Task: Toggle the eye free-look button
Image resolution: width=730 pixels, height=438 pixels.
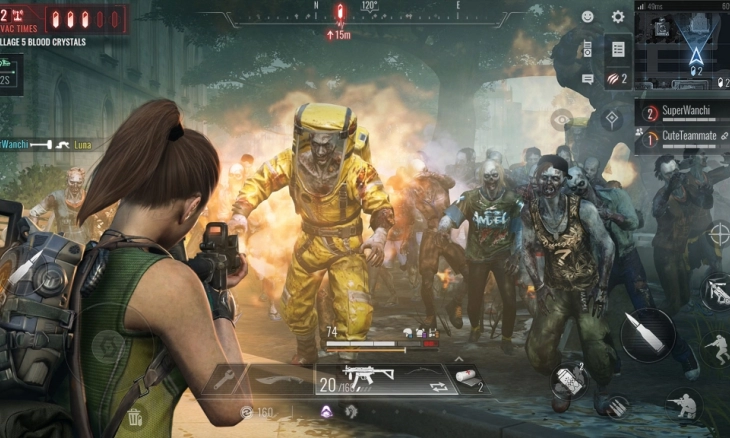Action: click(x=561, y=118)
